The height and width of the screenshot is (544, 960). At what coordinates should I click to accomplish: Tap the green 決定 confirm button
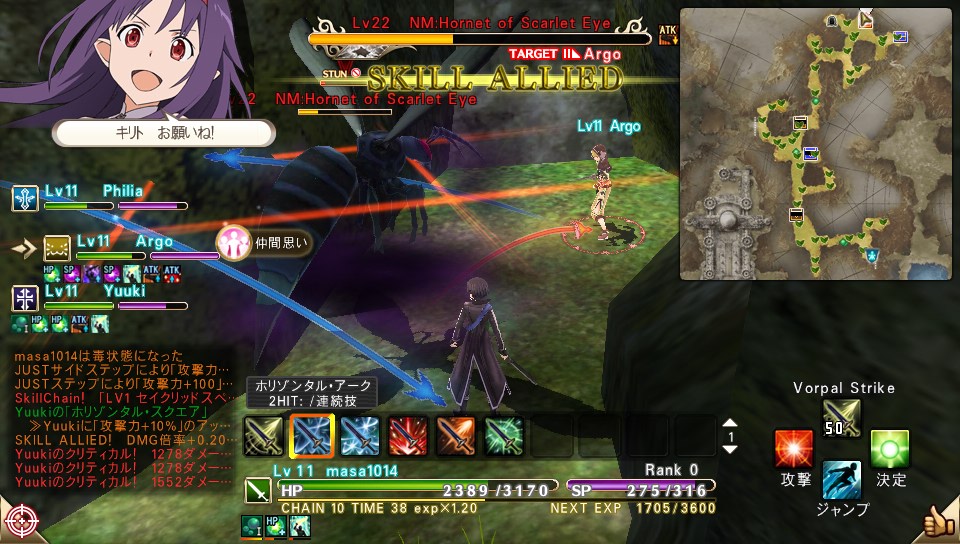890,449
